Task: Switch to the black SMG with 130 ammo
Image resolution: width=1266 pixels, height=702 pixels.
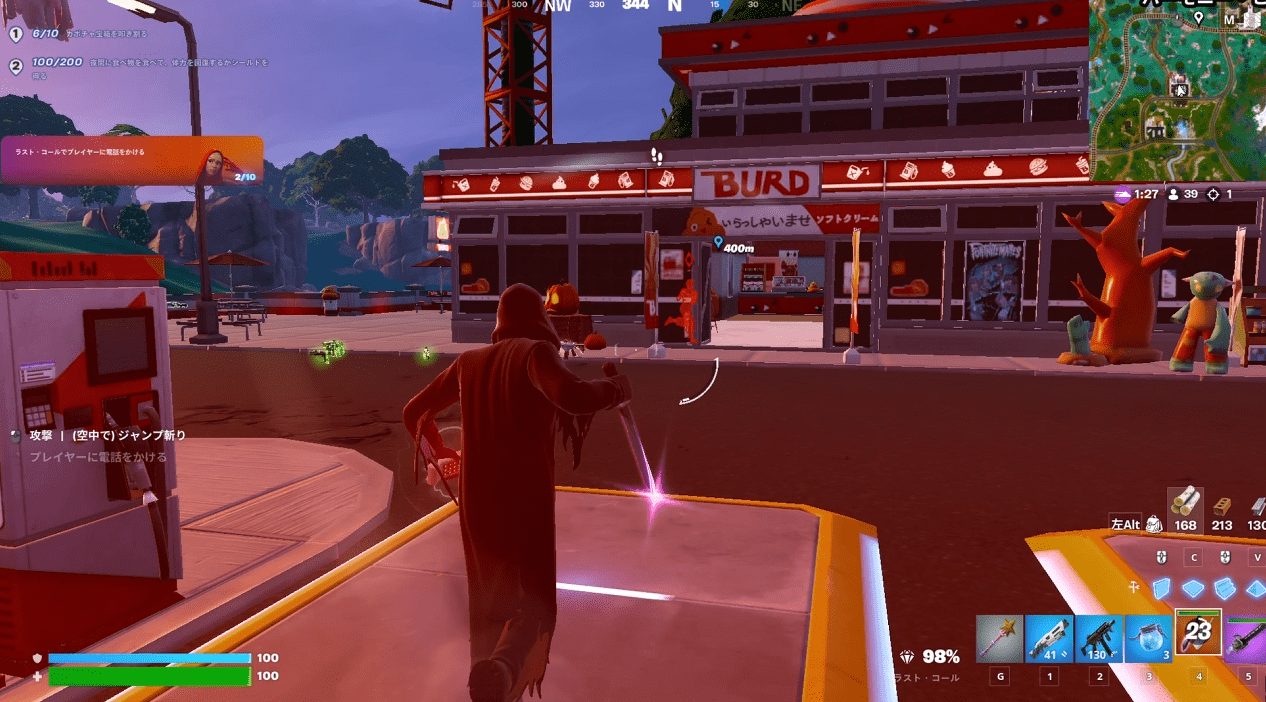Action: pos(1098,639)
